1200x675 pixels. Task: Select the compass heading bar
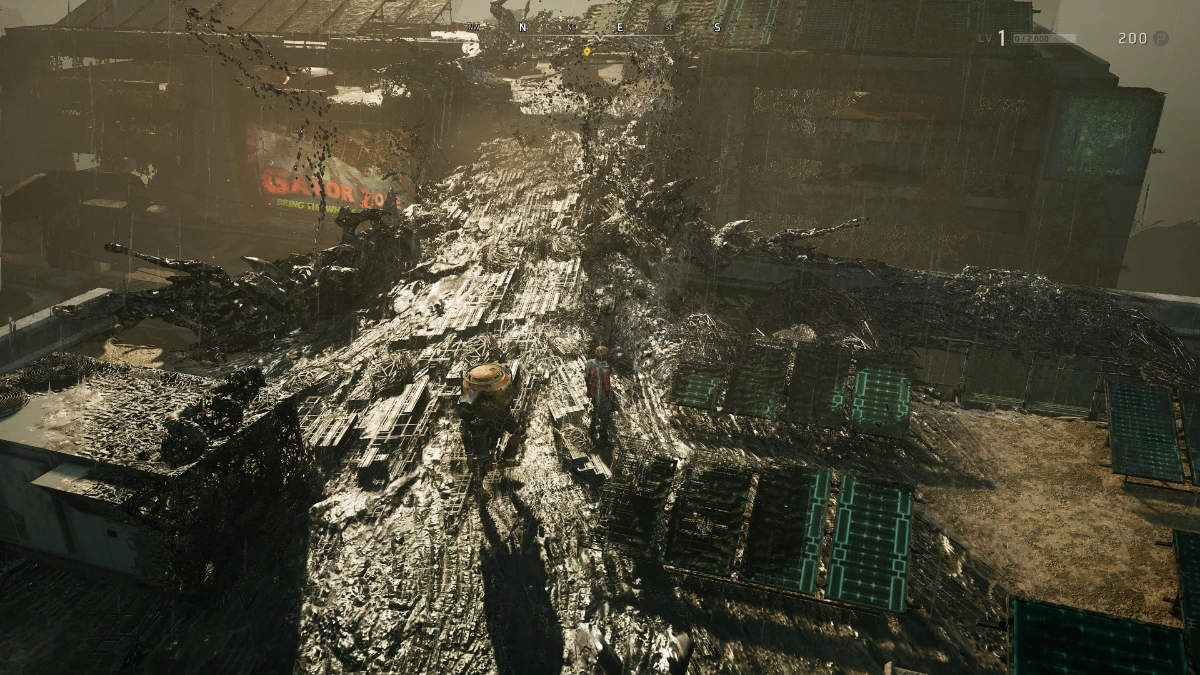point(600,30)
